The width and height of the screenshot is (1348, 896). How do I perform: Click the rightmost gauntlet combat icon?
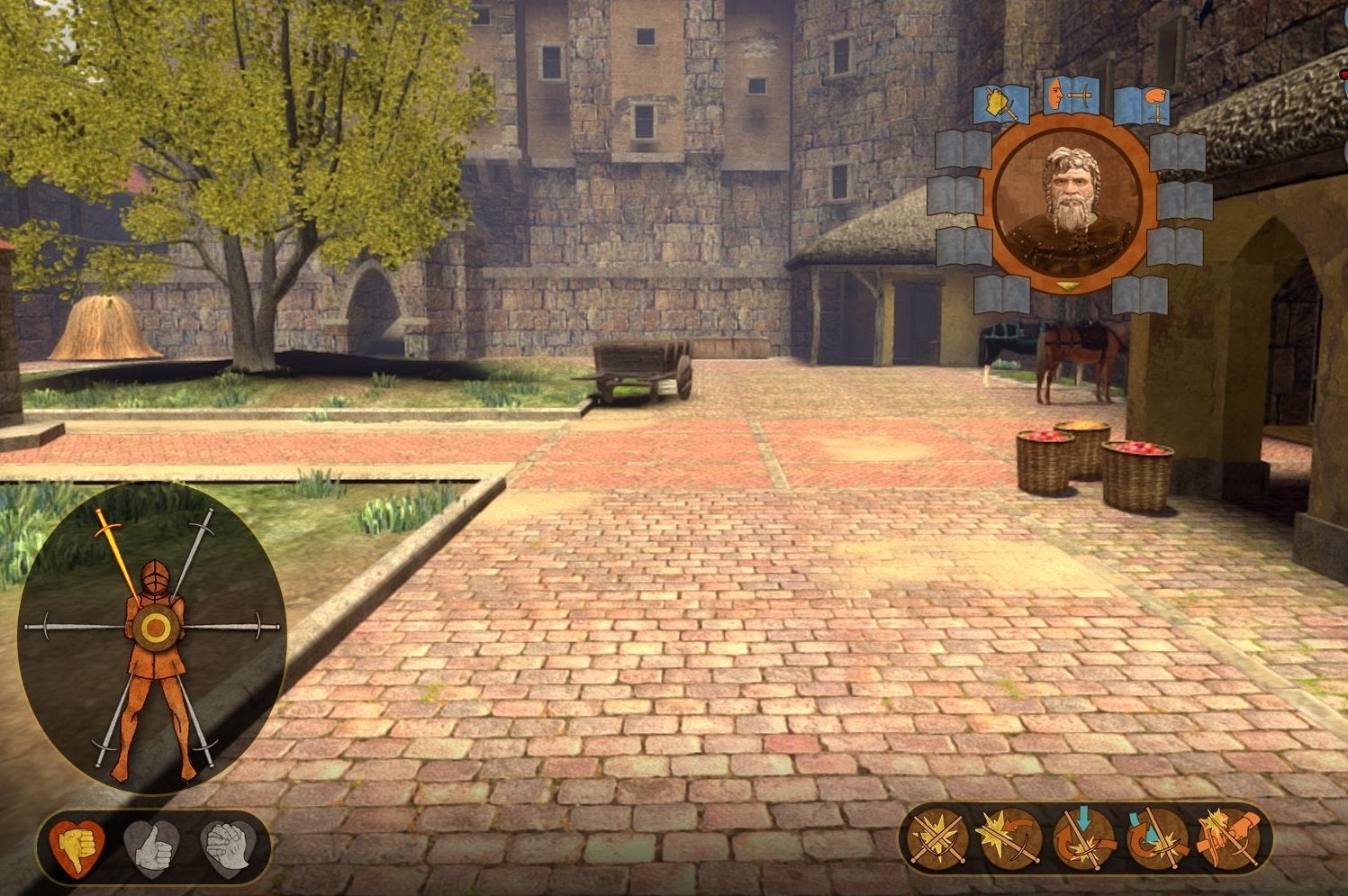coord(1227,836)
